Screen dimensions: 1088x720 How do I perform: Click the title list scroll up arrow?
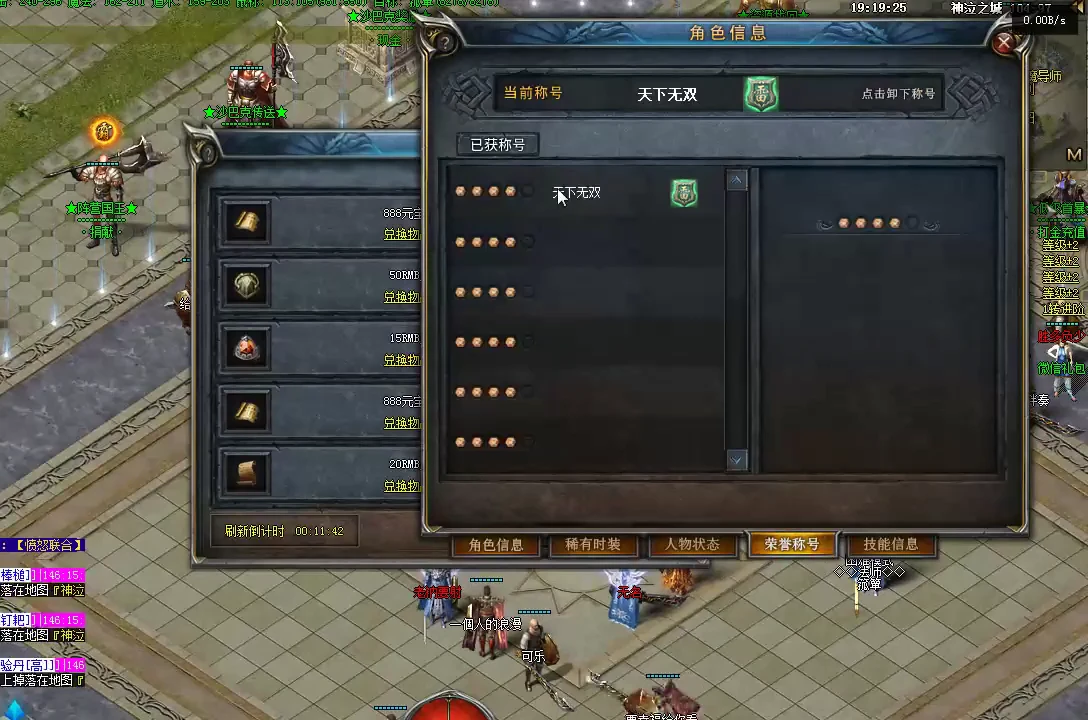[737, 181]
